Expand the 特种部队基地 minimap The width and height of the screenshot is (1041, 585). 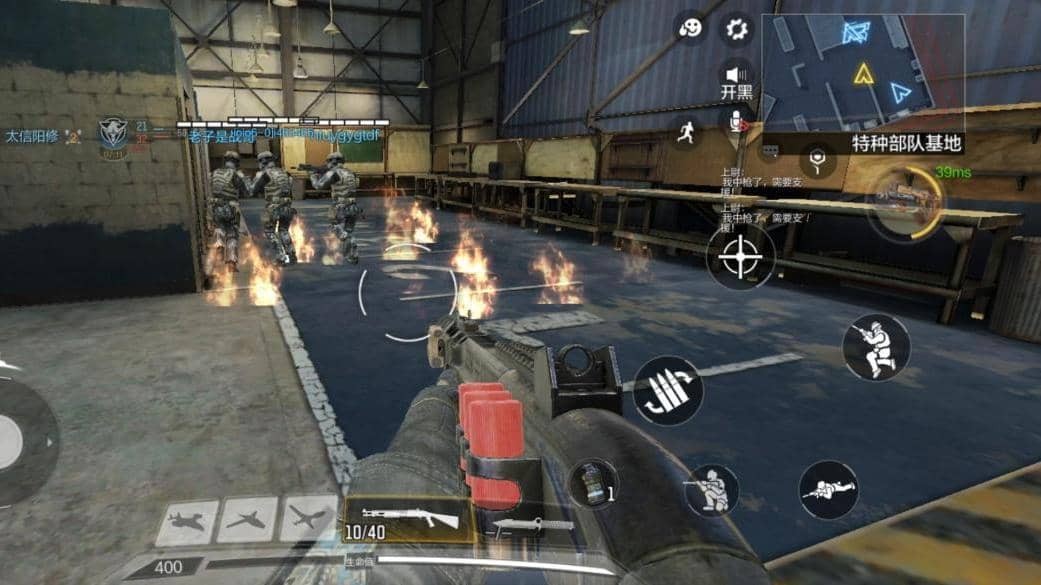click(x=863, y=73)
